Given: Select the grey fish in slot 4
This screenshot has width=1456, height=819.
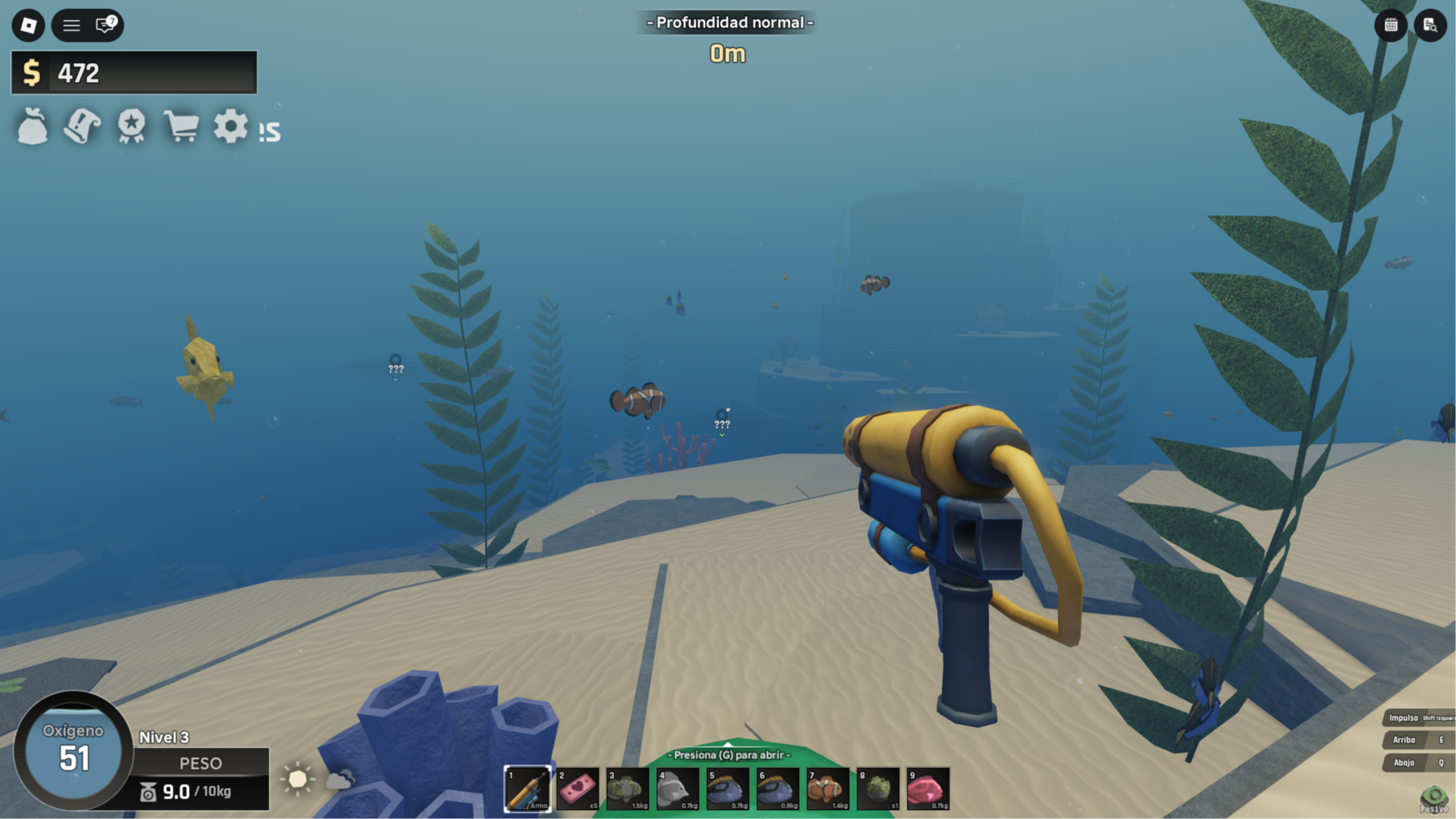Looking at the screenshot, I should pos(678,789).
